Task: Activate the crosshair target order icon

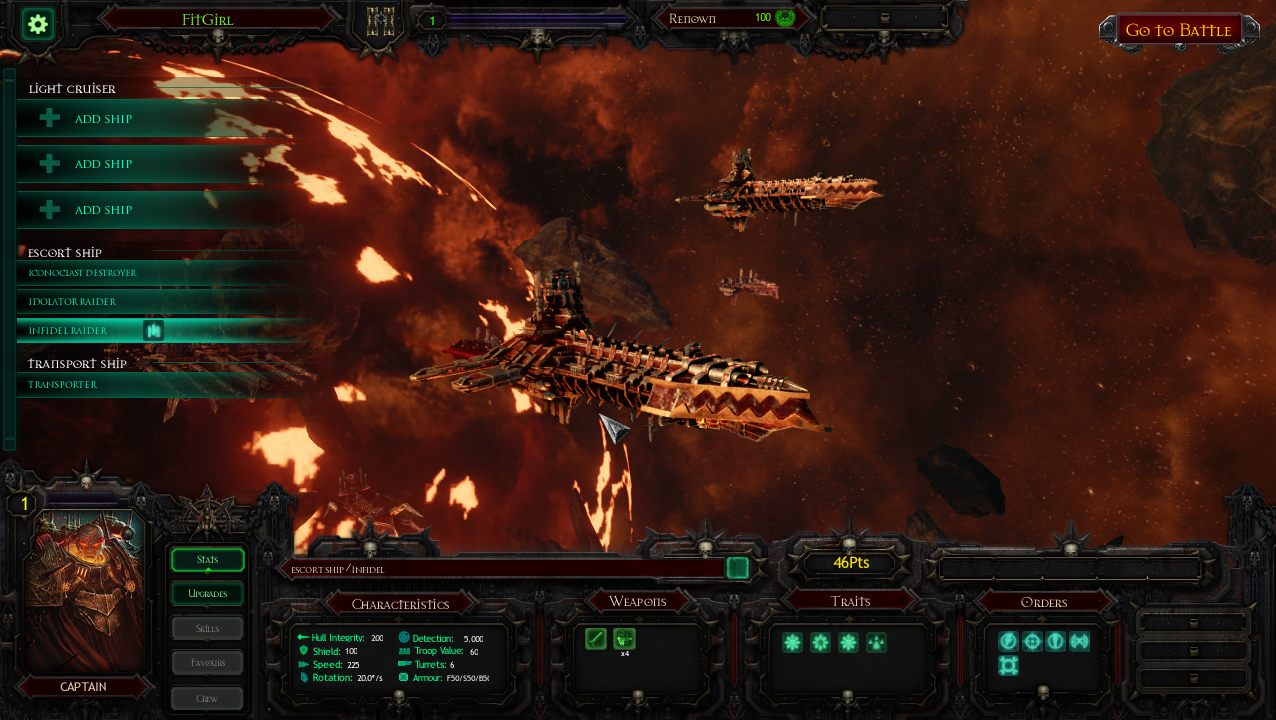Action: pos(1032,641)
